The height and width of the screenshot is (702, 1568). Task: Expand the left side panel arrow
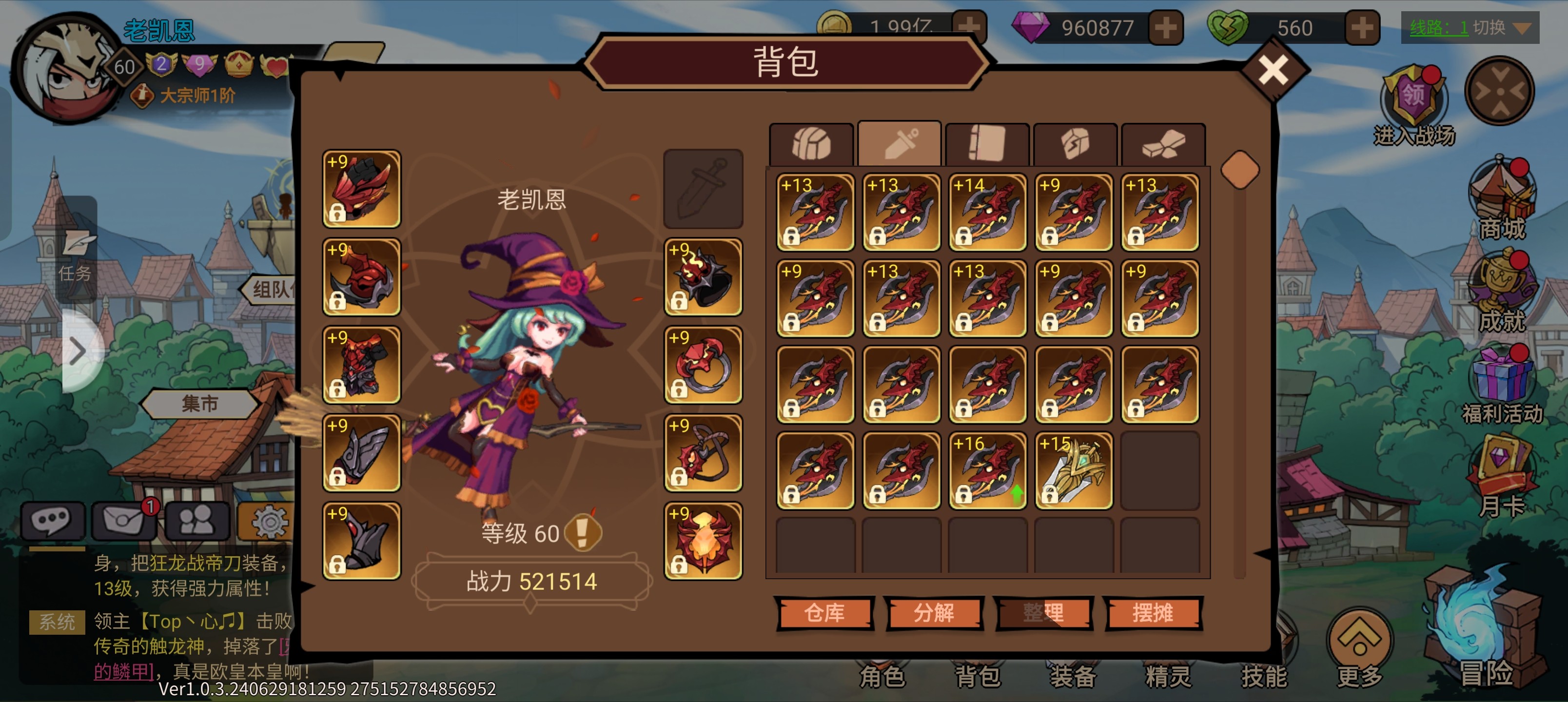point(79,351)
